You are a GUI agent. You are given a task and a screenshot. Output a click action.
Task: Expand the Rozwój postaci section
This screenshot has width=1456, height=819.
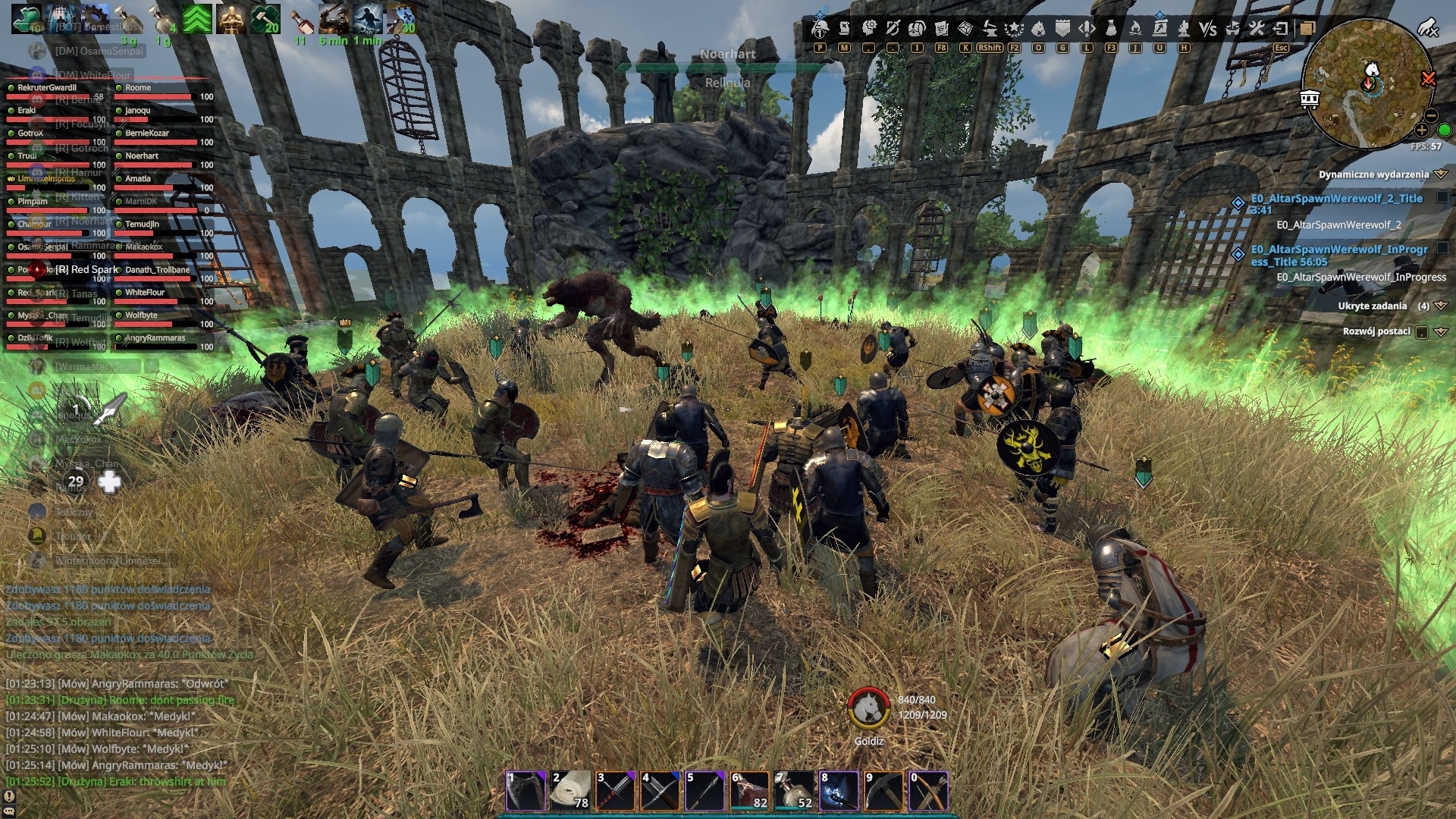[x=1441, y=331]
